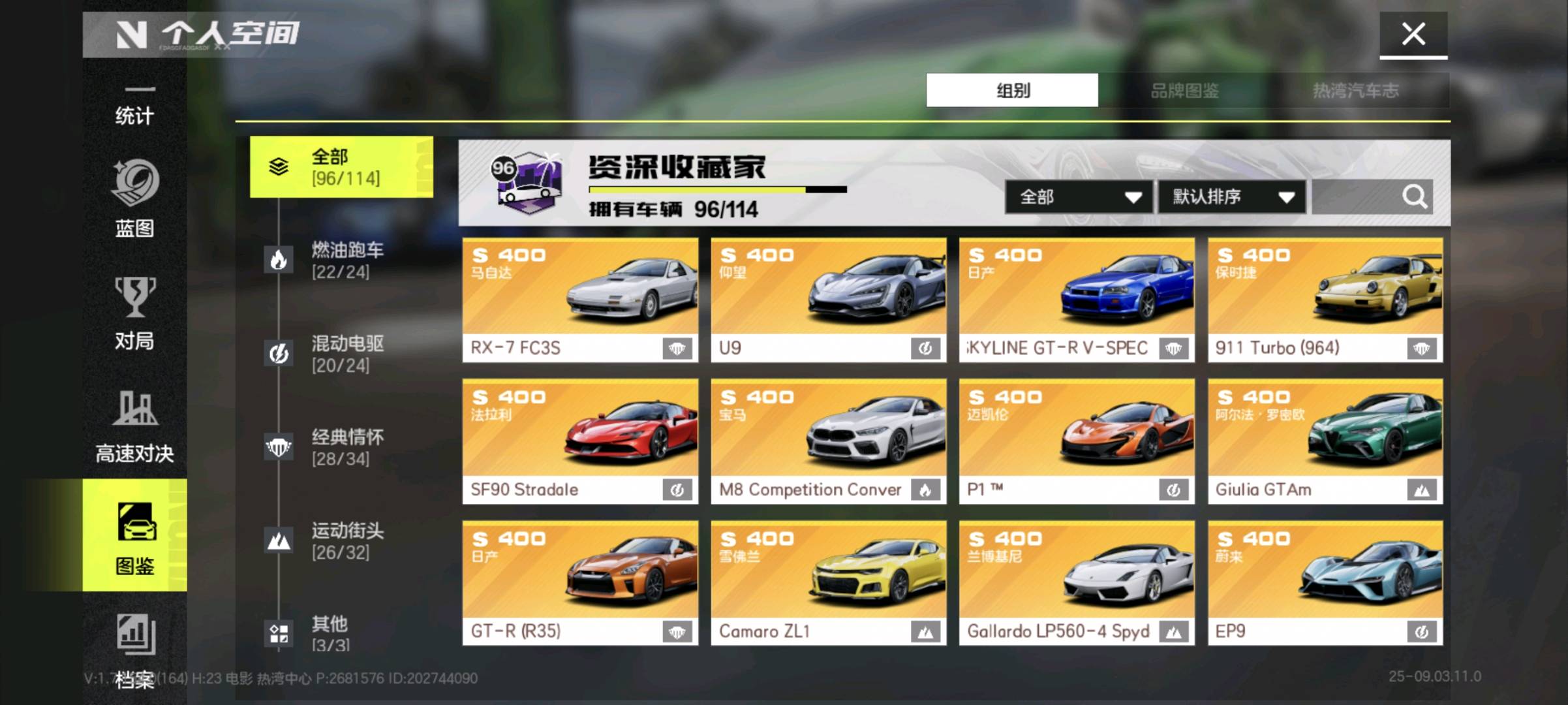The height and width of the screenshot is (705, 1568).
Task: Select the Mazda RX-7 FC3S card
Action: [x=580, y=300]
